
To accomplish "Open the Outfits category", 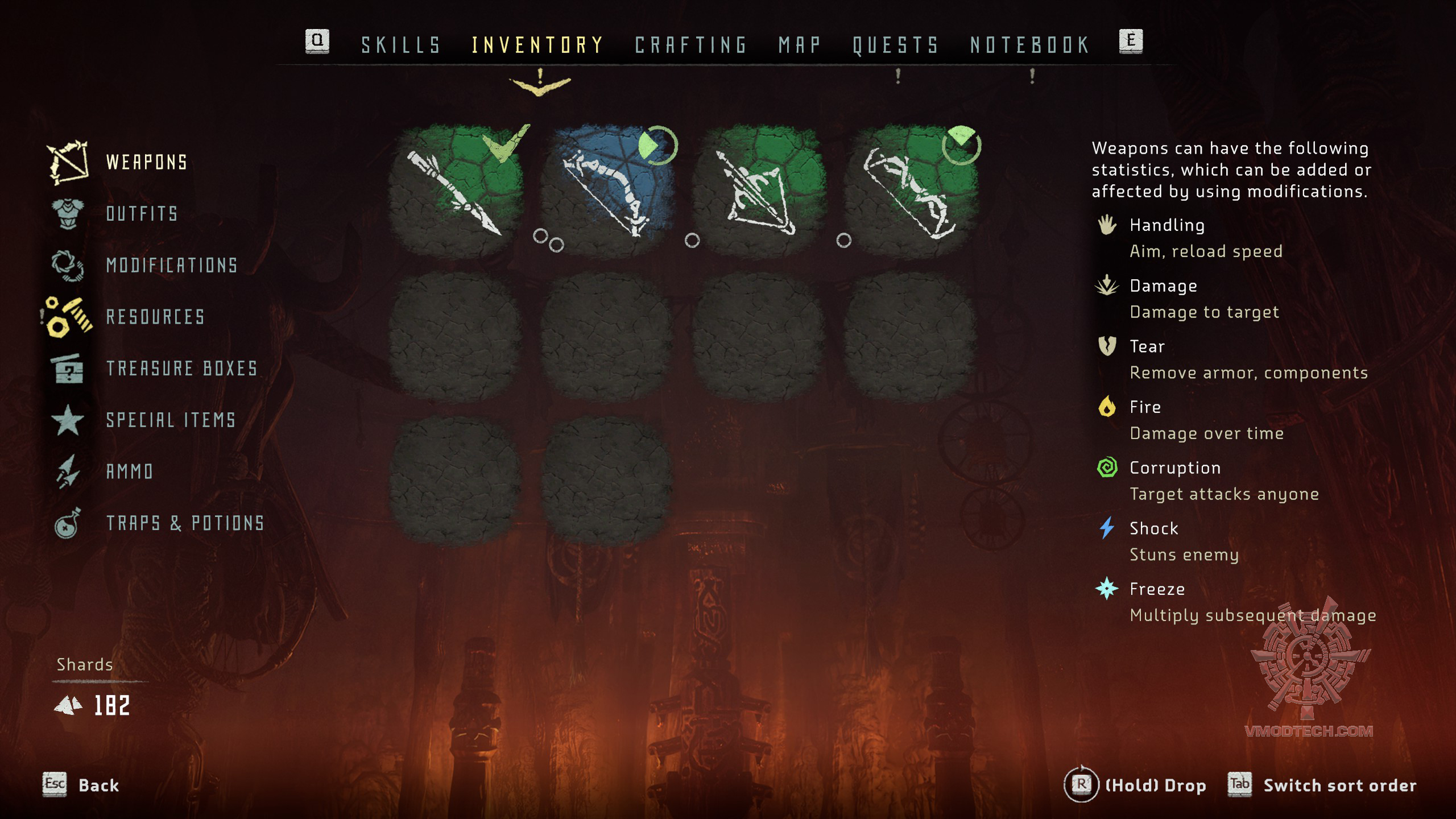I will [x=142, y=214].
